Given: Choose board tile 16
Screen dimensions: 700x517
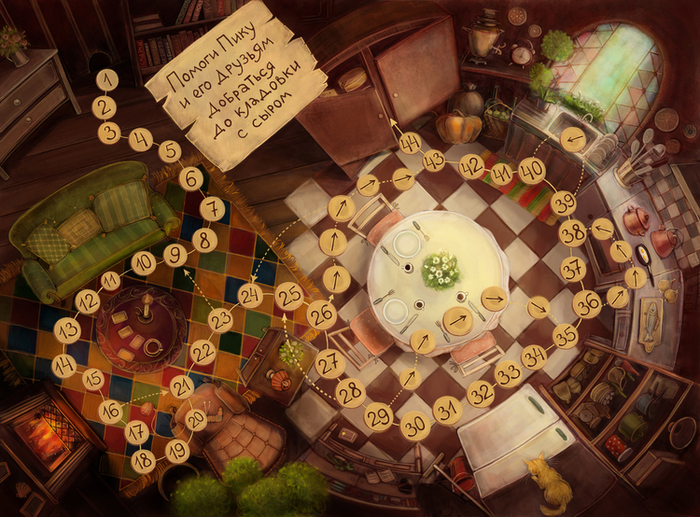Looking at the screenshot, I should (111, 411).
